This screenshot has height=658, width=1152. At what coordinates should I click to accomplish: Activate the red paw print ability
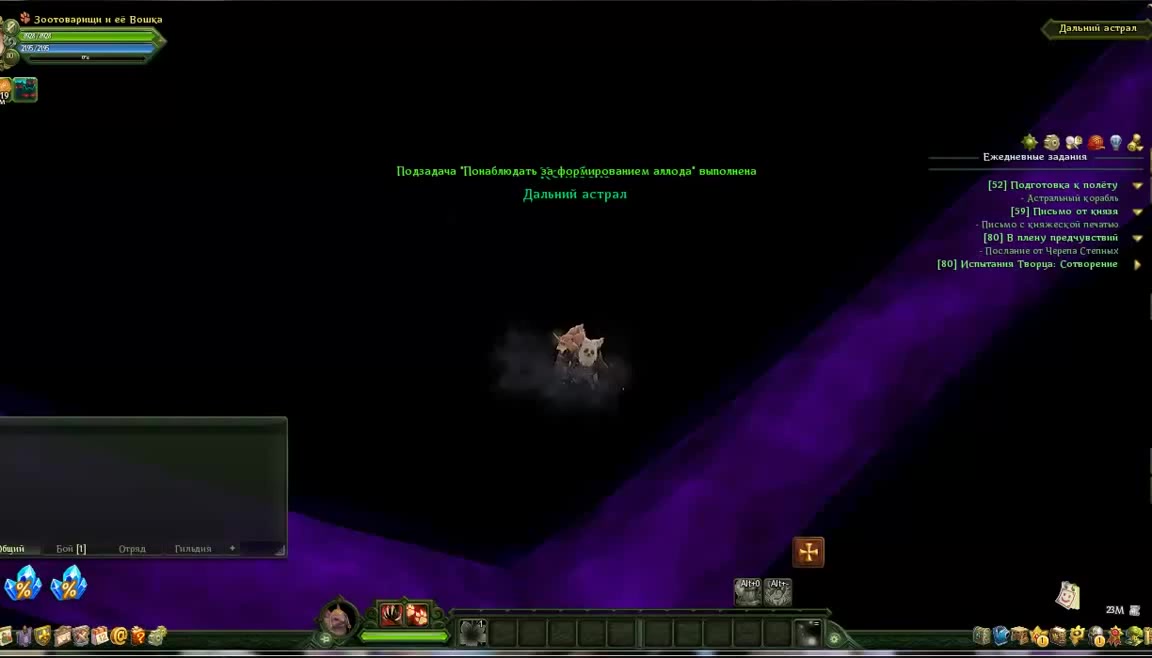pyautogui.click(x=416, y=614)
